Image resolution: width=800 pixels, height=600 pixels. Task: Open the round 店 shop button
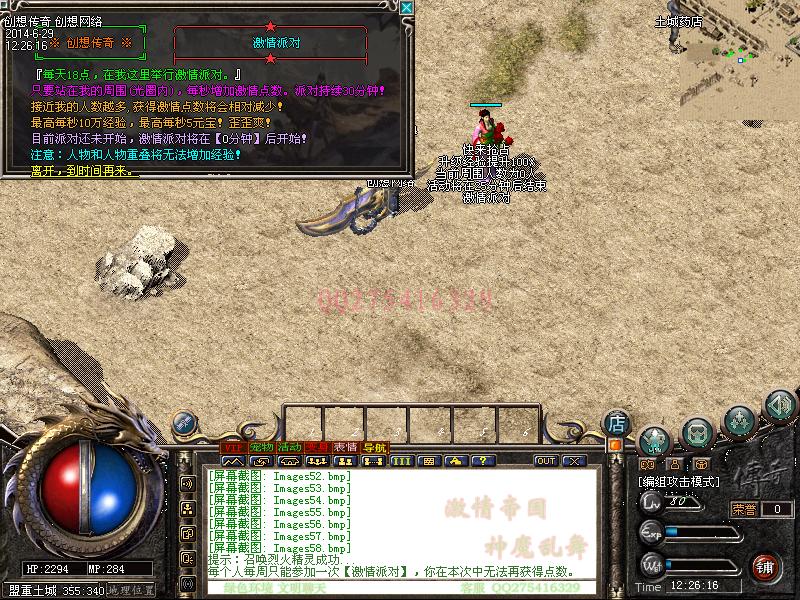tap(617, 421)
